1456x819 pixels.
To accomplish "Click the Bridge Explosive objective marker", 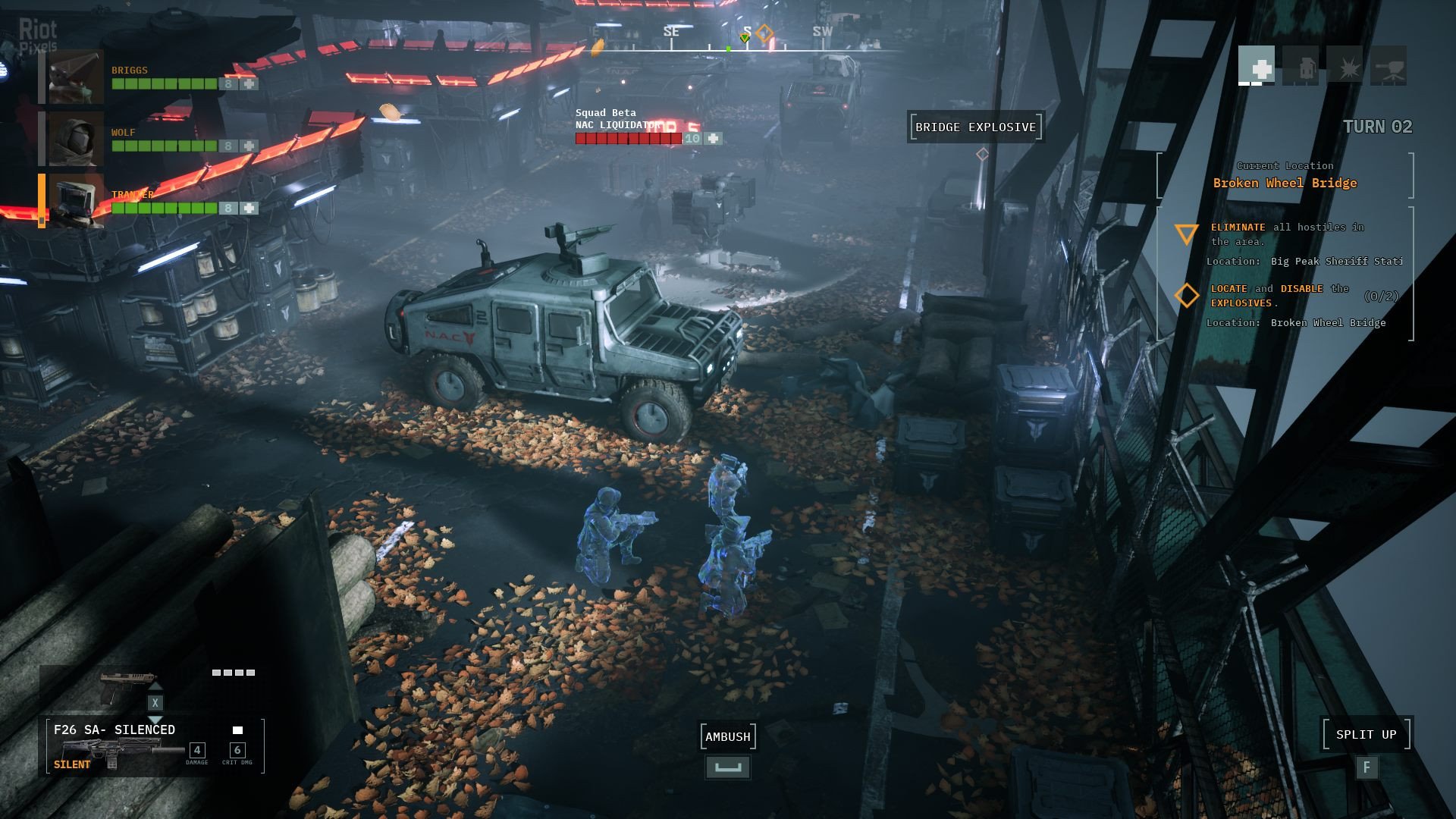I will pyautogui.click(x=975, y=127).
